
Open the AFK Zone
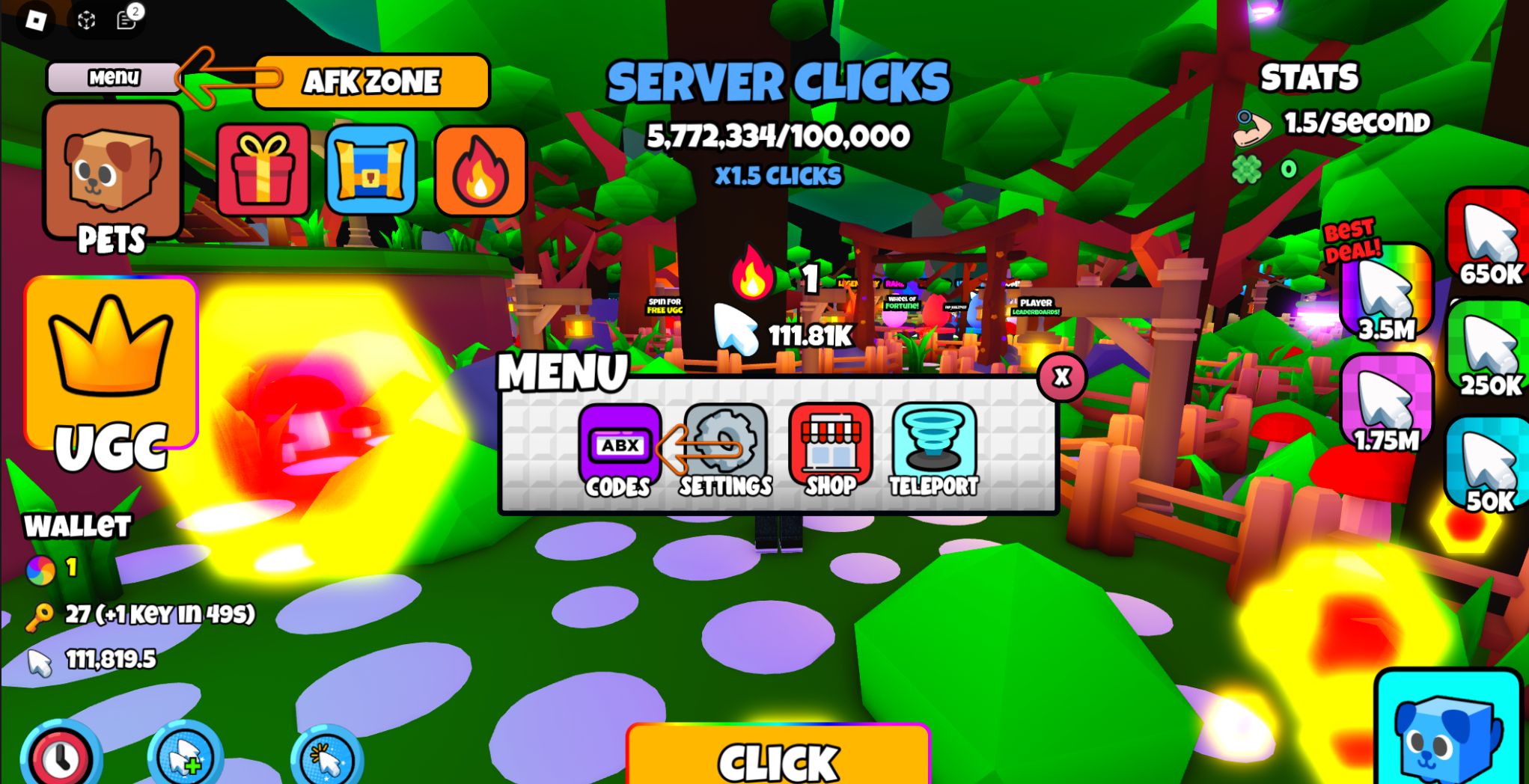pyautogui.click(x=372, y=81)
